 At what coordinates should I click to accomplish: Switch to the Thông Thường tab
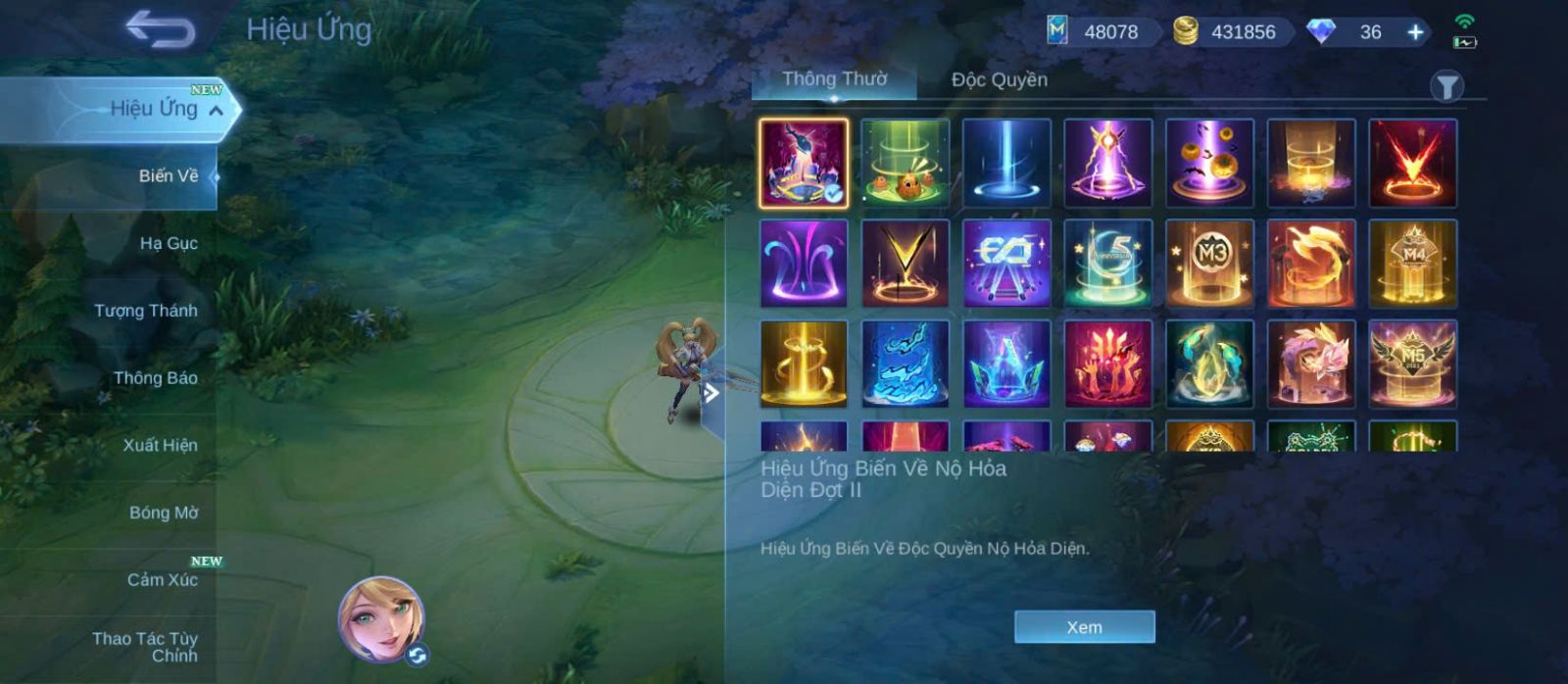pos(834,79)
